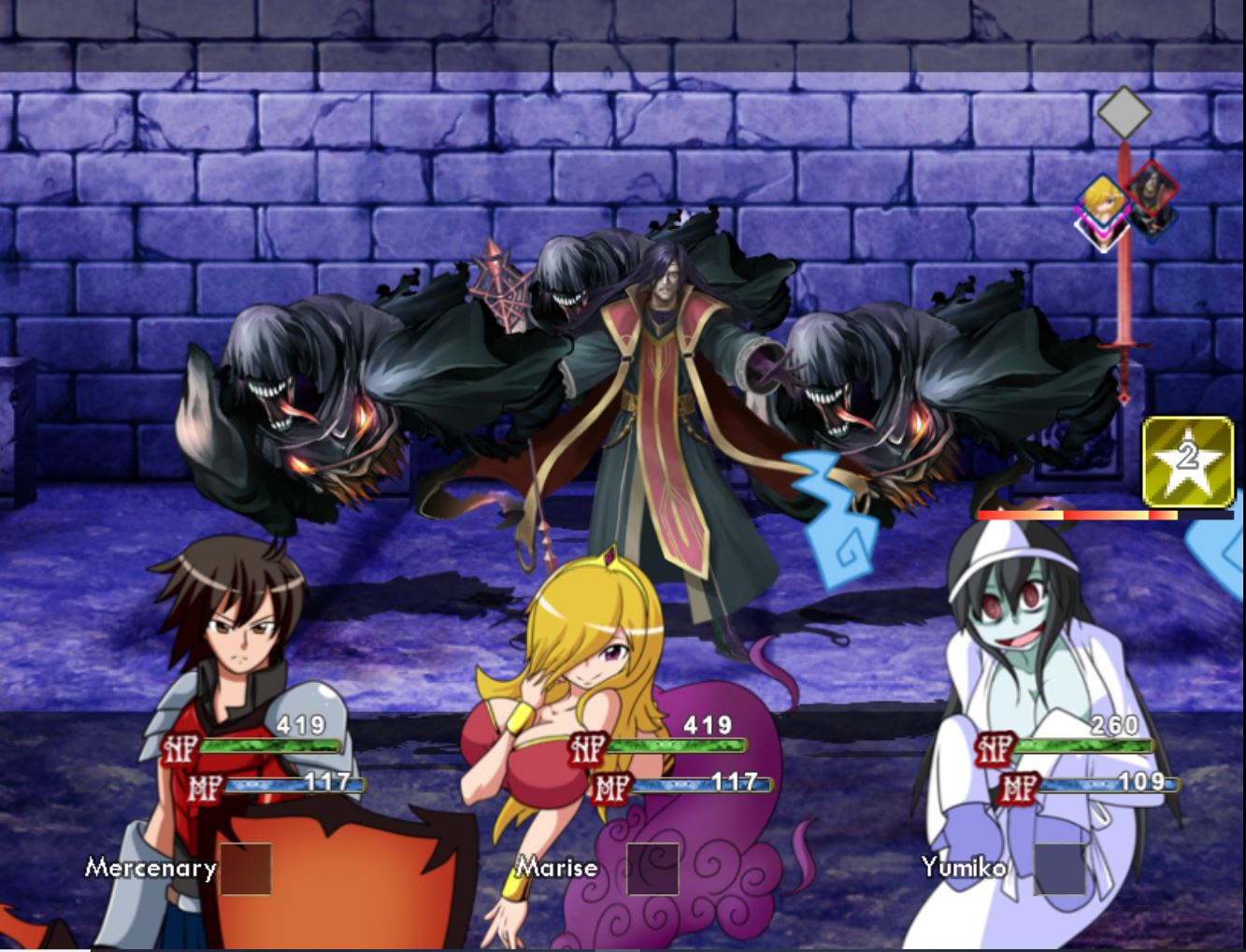Image resolution: width=1246 pixels, height=952 pixels.
Task: Choose Marise's name label
Action: (x=557, y=868)
